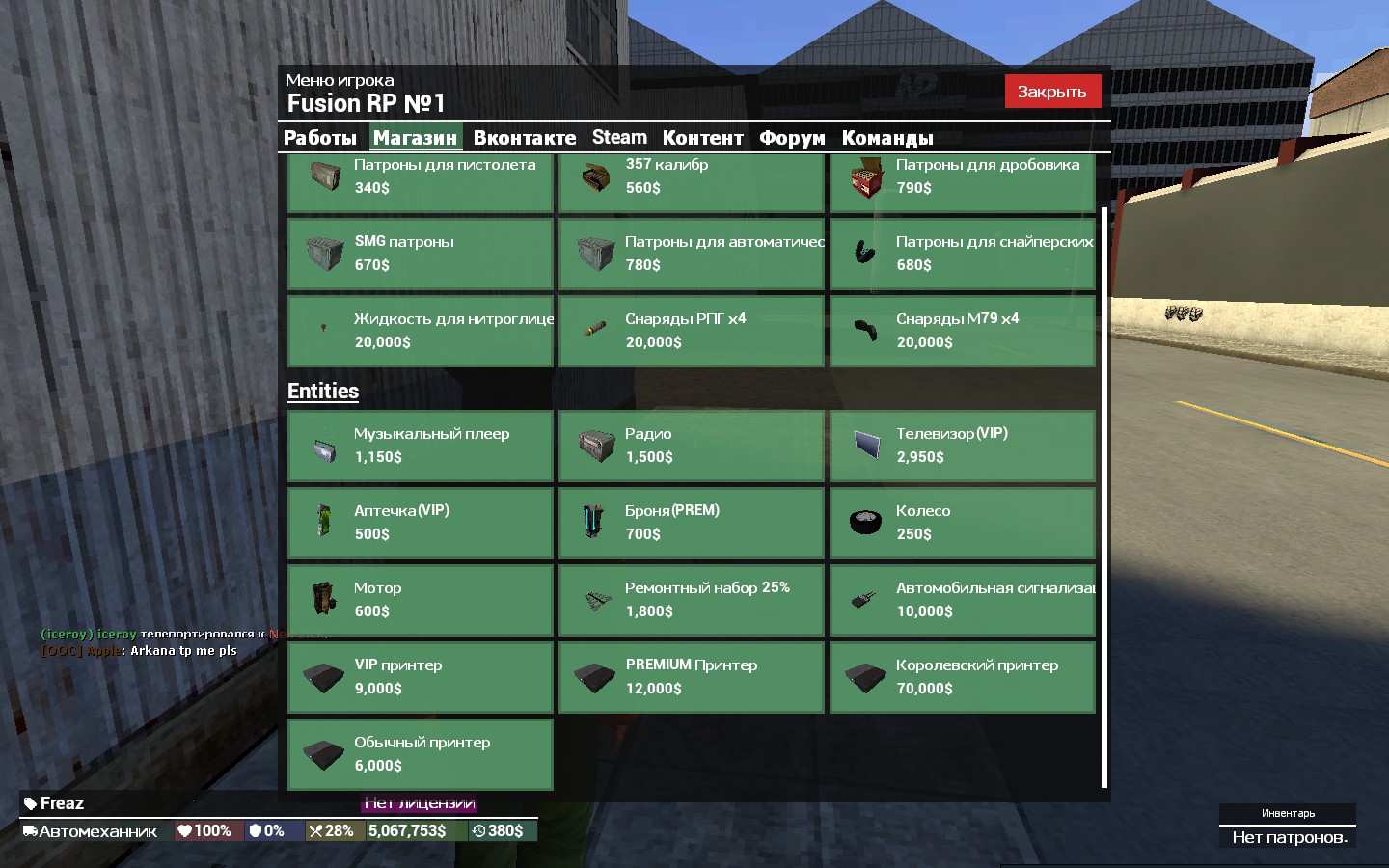
Task: Open the Вконтакте tab
Action: pyautogui.click(x=524, y=138)
